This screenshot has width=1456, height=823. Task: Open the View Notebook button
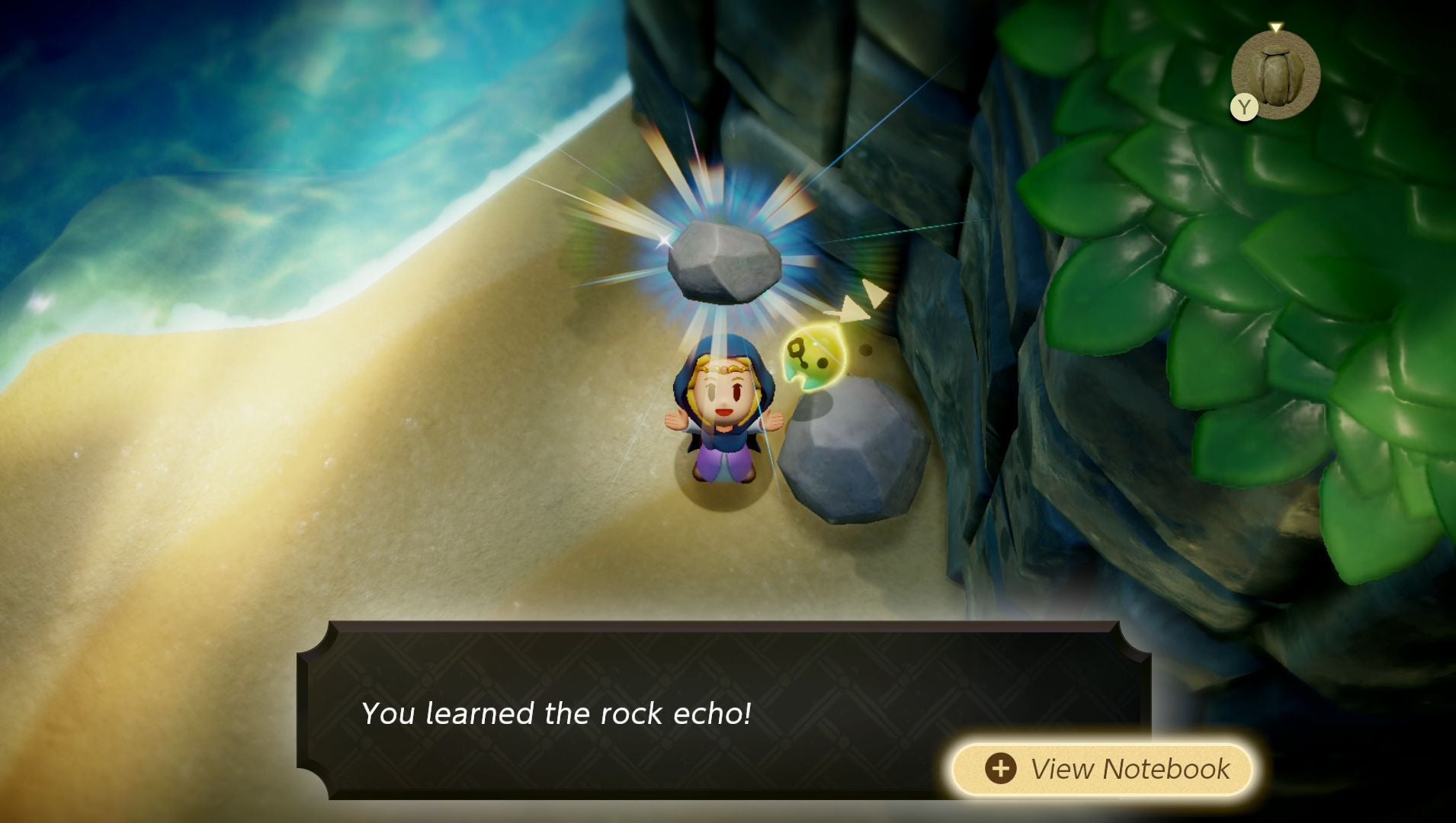[x=1102, y=769]
